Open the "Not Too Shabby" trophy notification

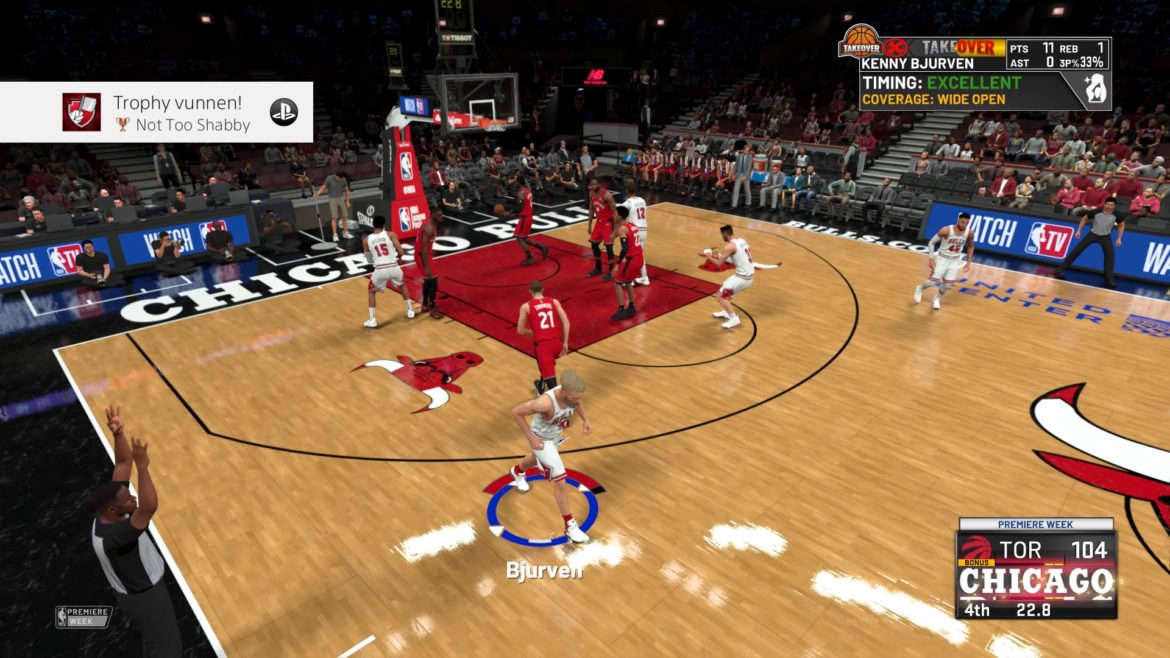(x=178, y=113)
